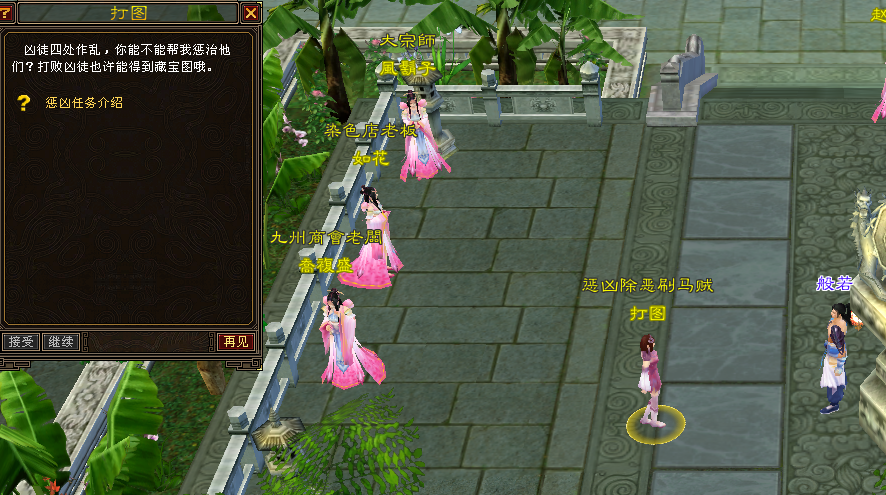The width and height of the screenshot is (886, 495).
Task: Click the 继续 continue button
Action: click(61, 342)
